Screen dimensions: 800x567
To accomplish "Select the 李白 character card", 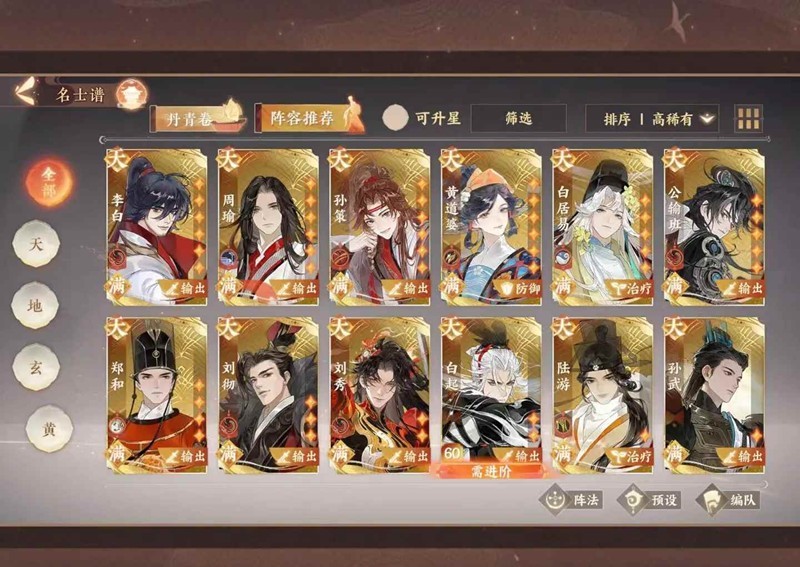I will tap(157, 226).
